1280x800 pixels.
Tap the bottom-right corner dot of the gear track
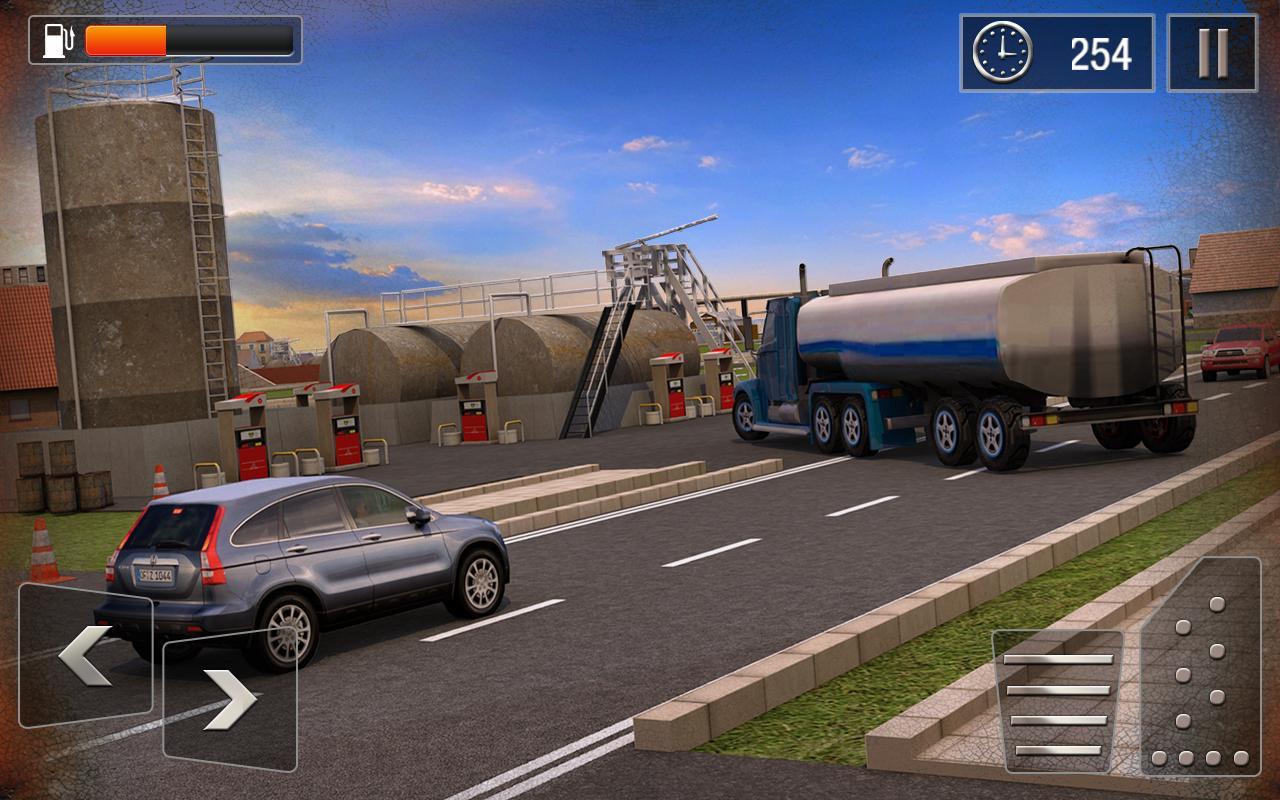(1240, 758)
